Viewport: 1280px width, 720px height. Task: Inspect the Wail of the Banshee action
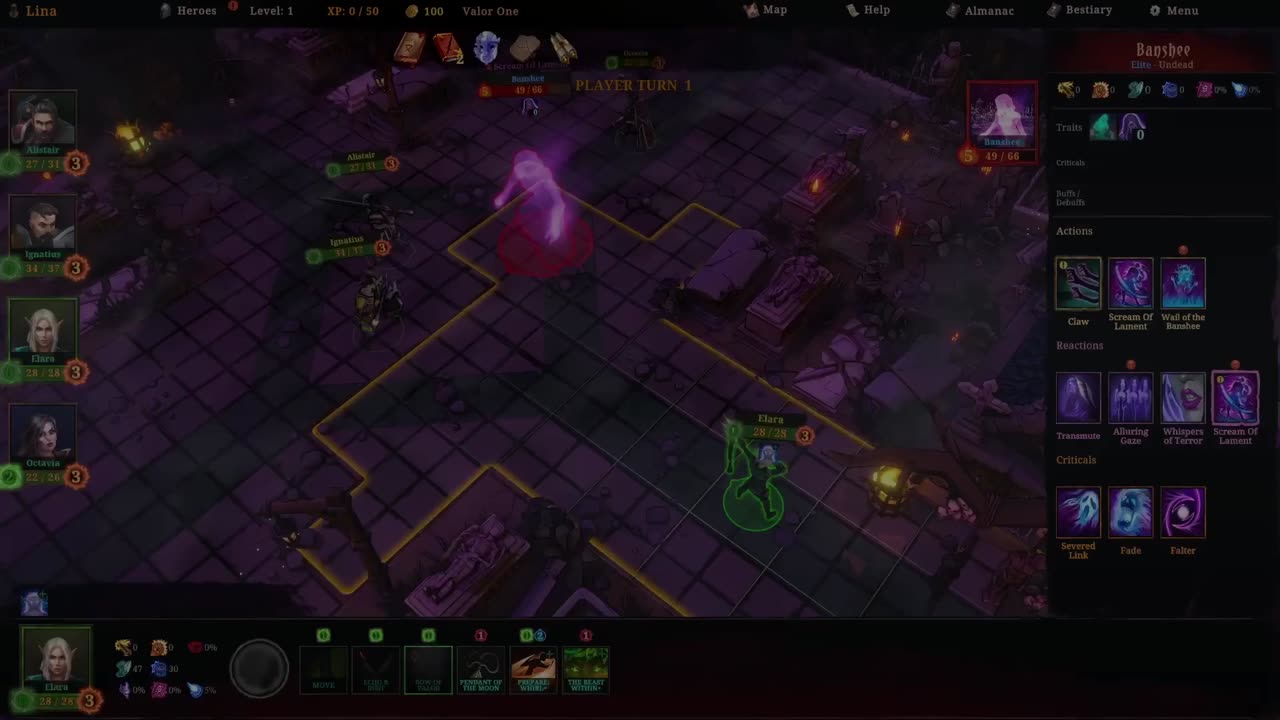click(1183, 284)
